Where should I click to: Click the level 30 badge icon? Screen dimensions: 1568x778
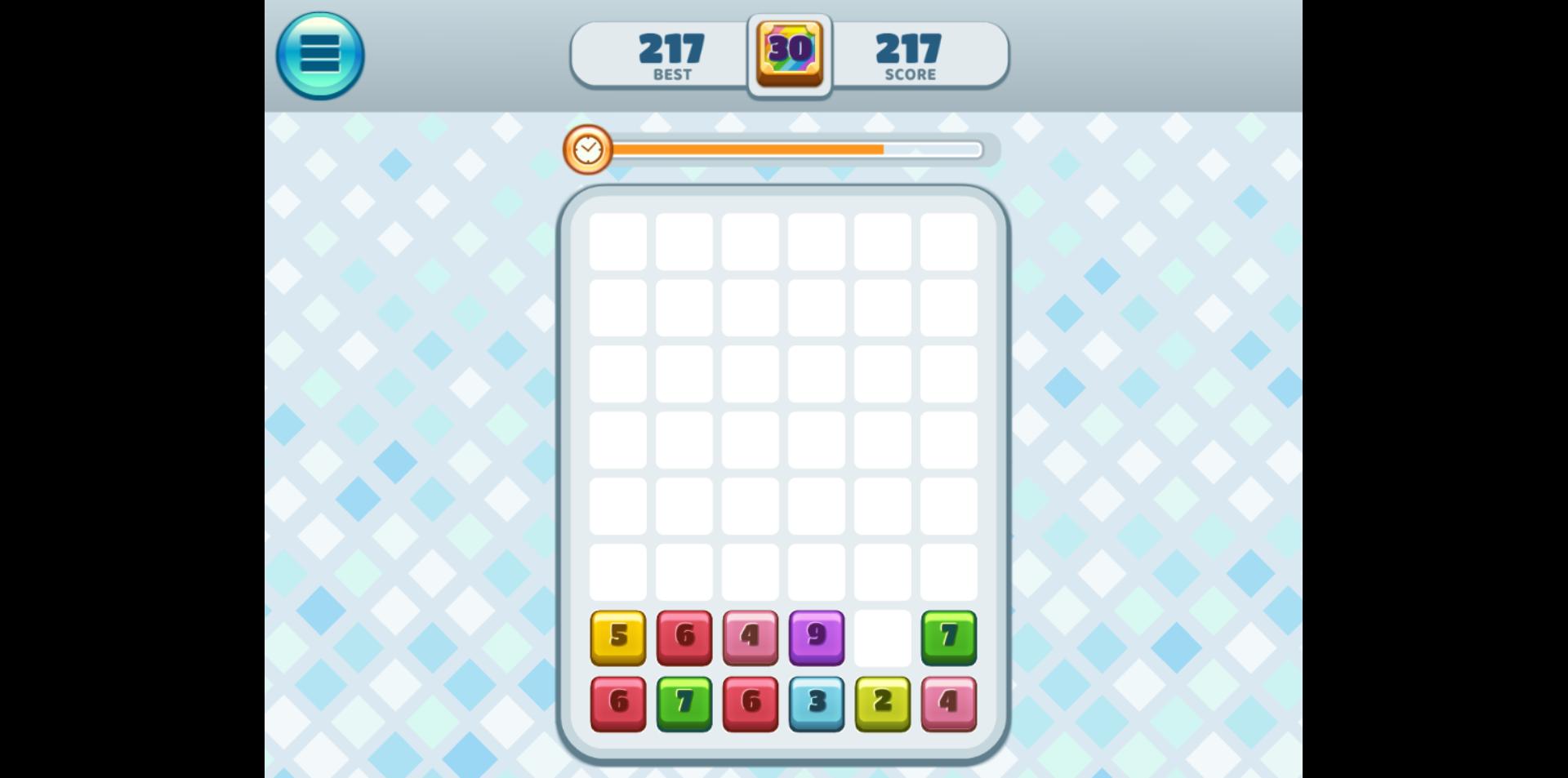[788, 53]
